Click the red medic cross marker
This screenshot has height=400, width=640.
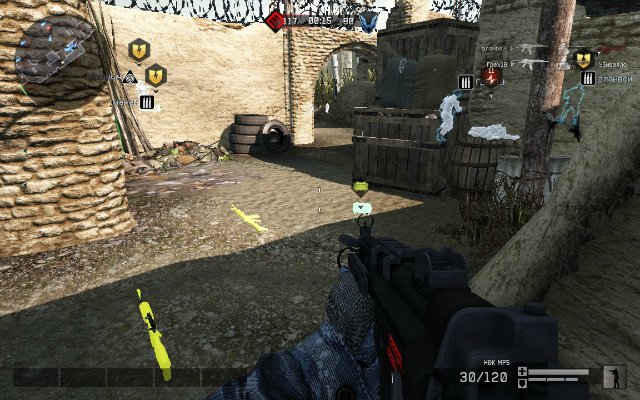[491, 77]
